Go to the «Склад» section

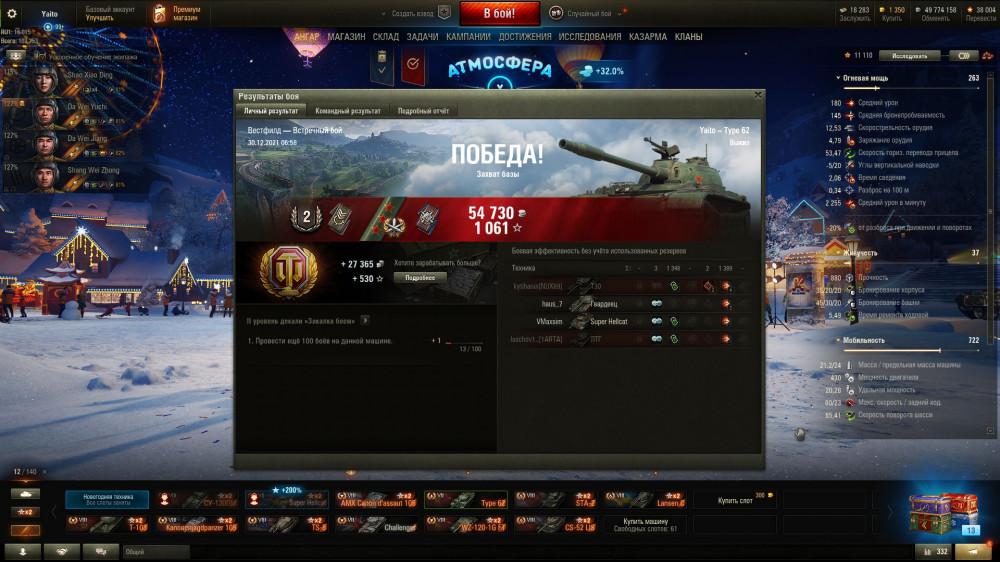pyautogui.click(x=386, y=37)
